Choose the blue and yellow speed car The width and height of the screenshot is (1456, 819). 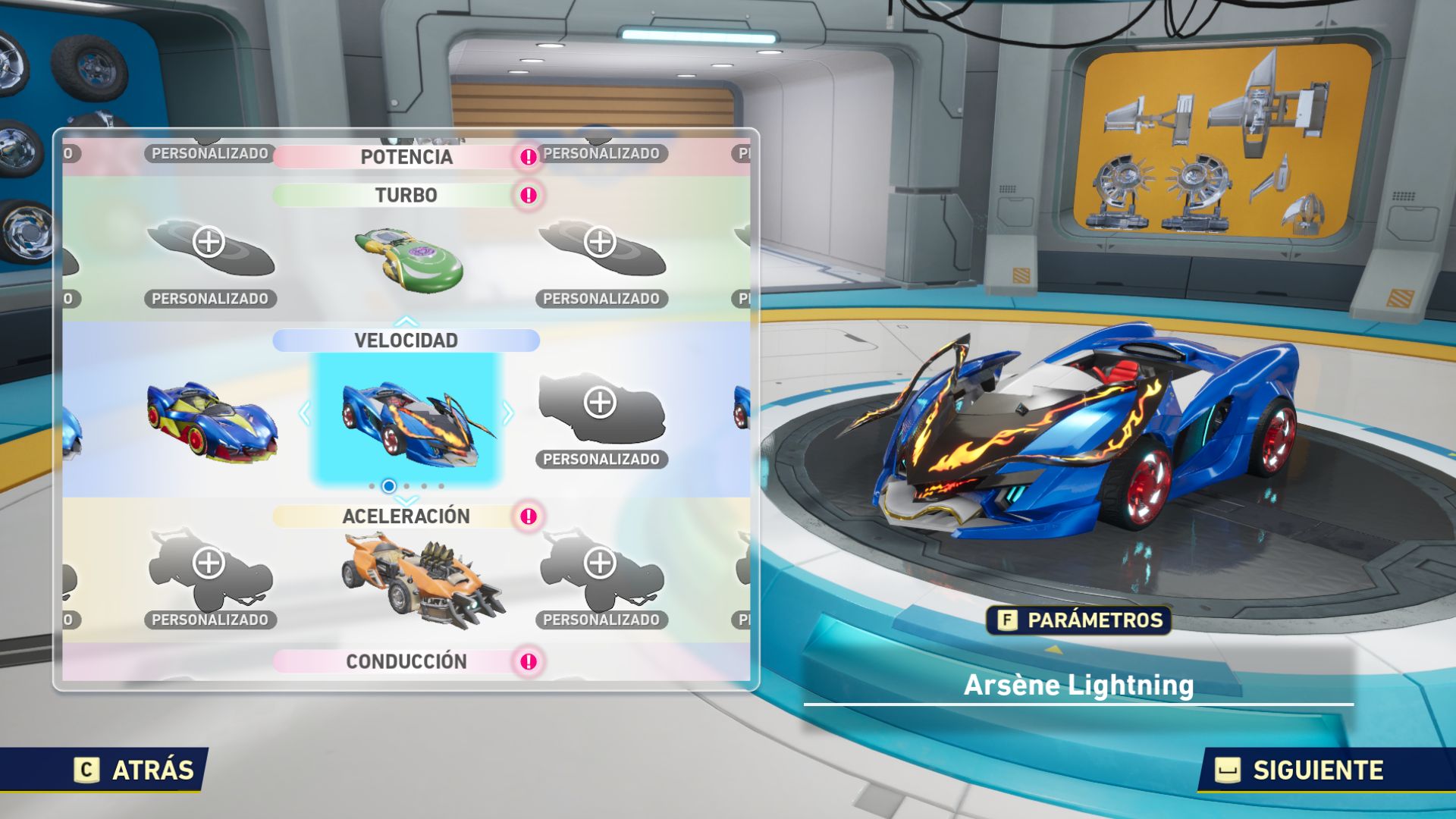[212, 420]
